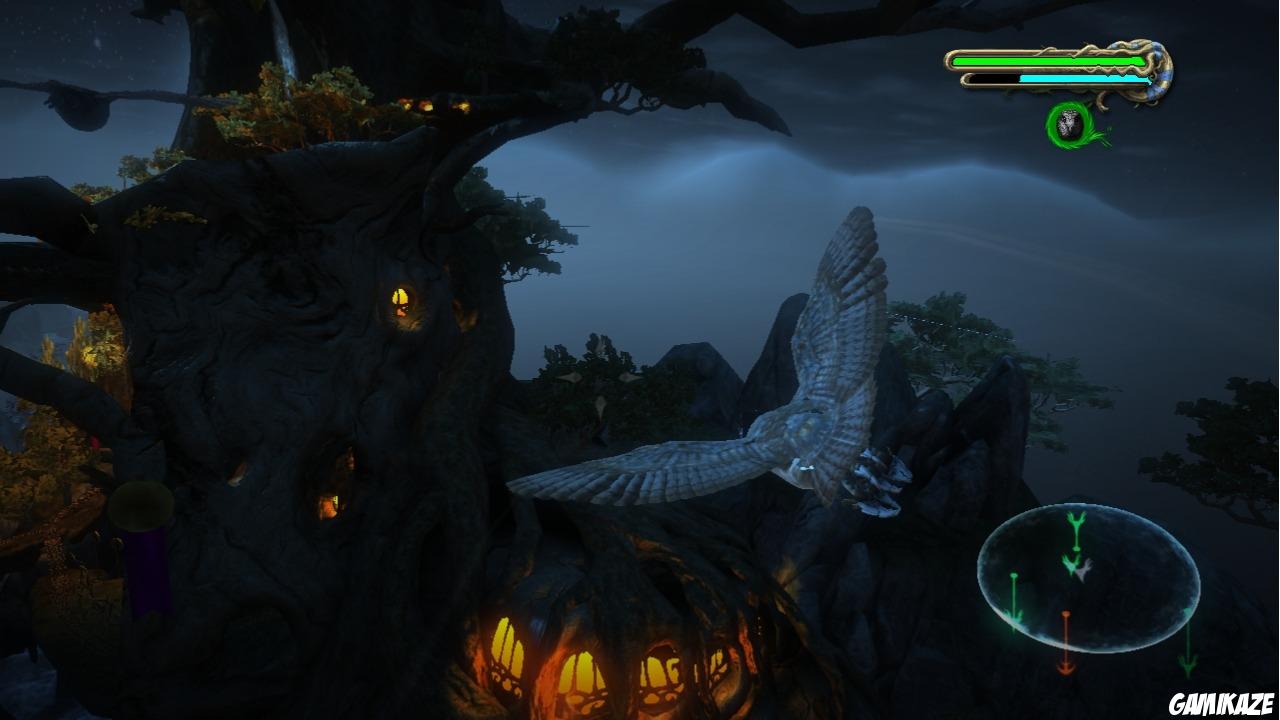Click the owl portrait in the green ring
This screenshot has width=1280, height=720.
tap(1070, 125)
